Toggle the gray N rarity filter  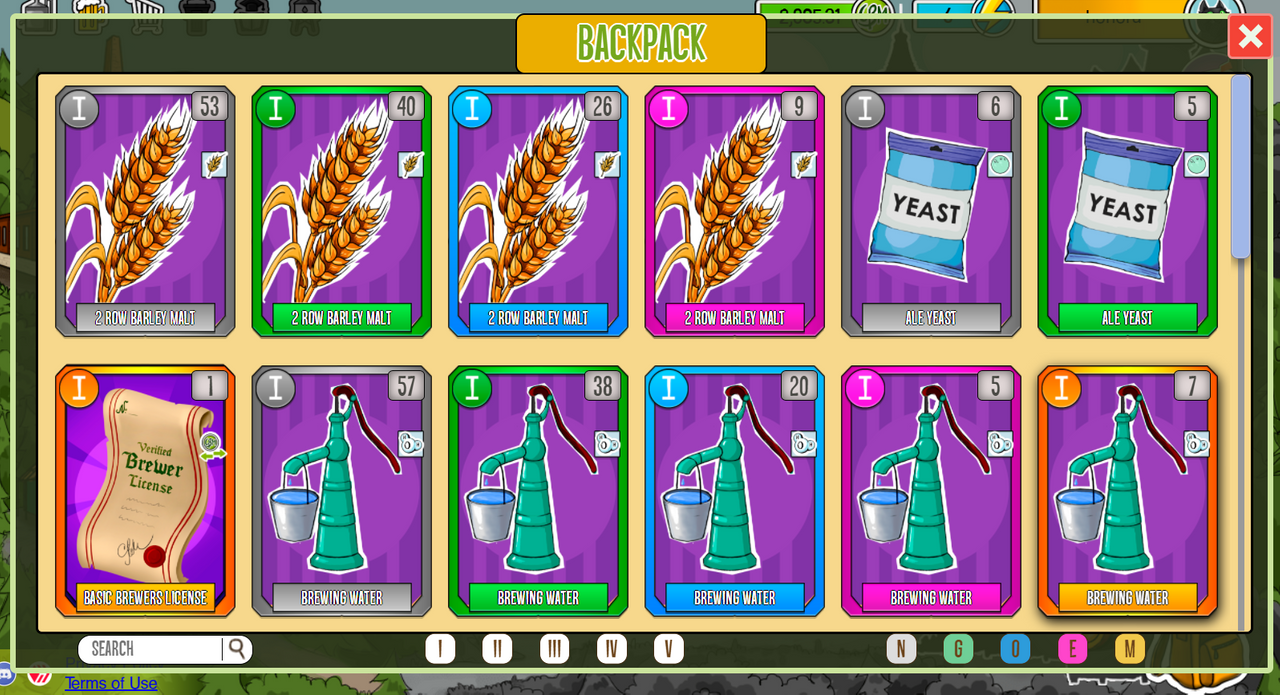point(901,649)
